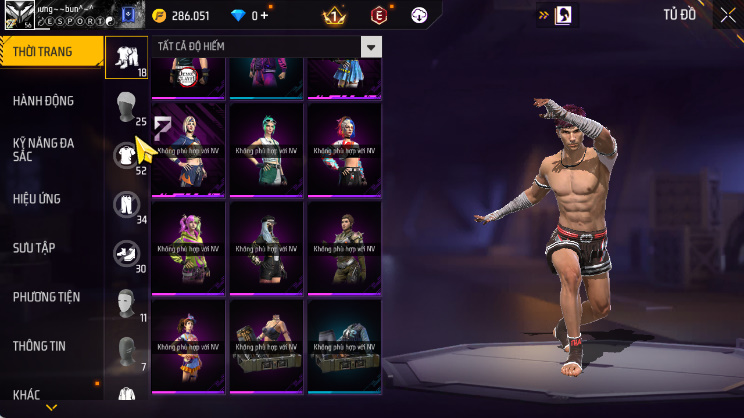Select the shoes sub-category icon
The image size is (744, 418).
point(126,252)
